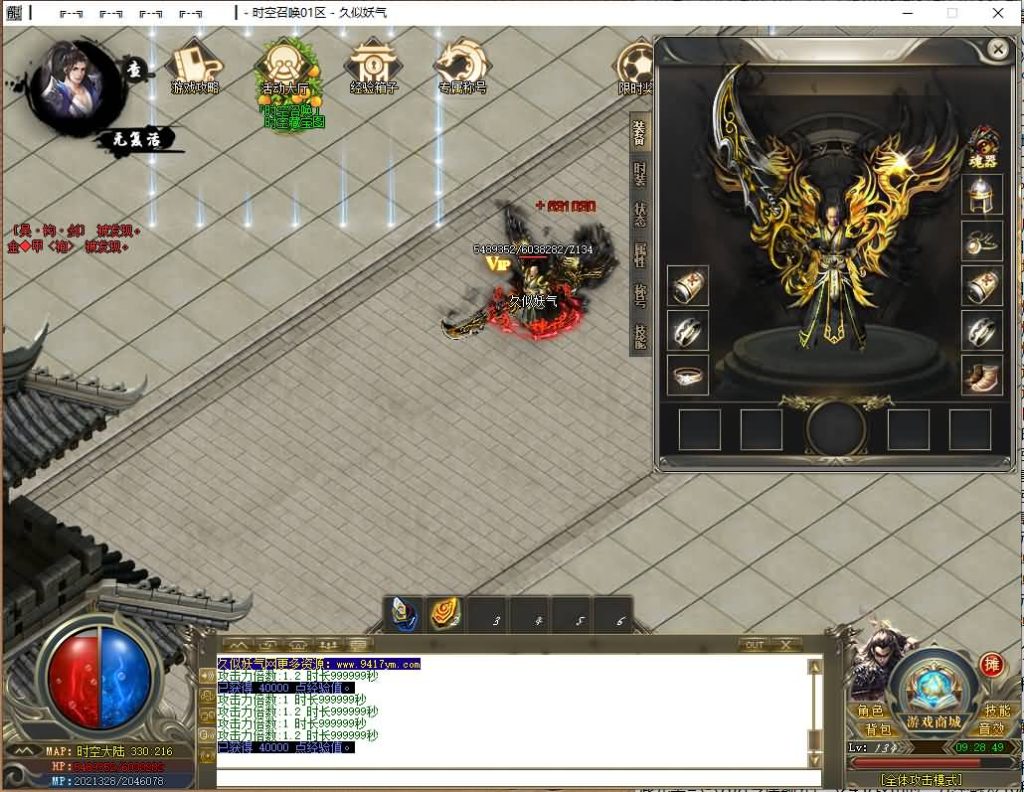
Task: Choose the diamond ring equipment slot
Action: click(688, 375)
